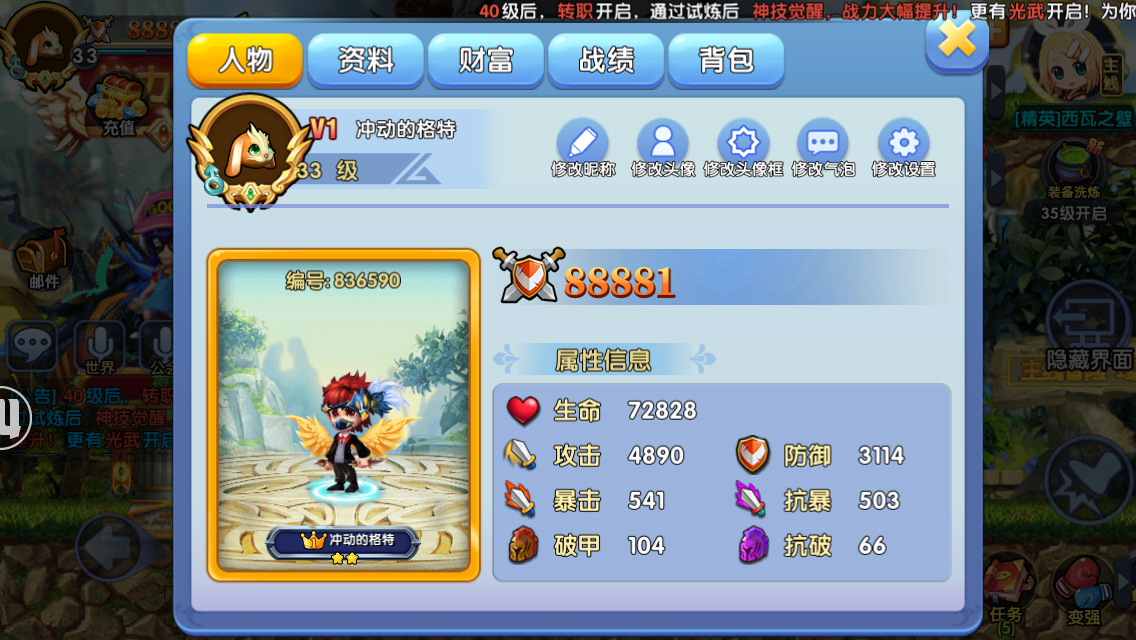Toggle the 隐藏界面 hide interface button
This screenshot has height=640, width=1136.
pos(1089,330)
